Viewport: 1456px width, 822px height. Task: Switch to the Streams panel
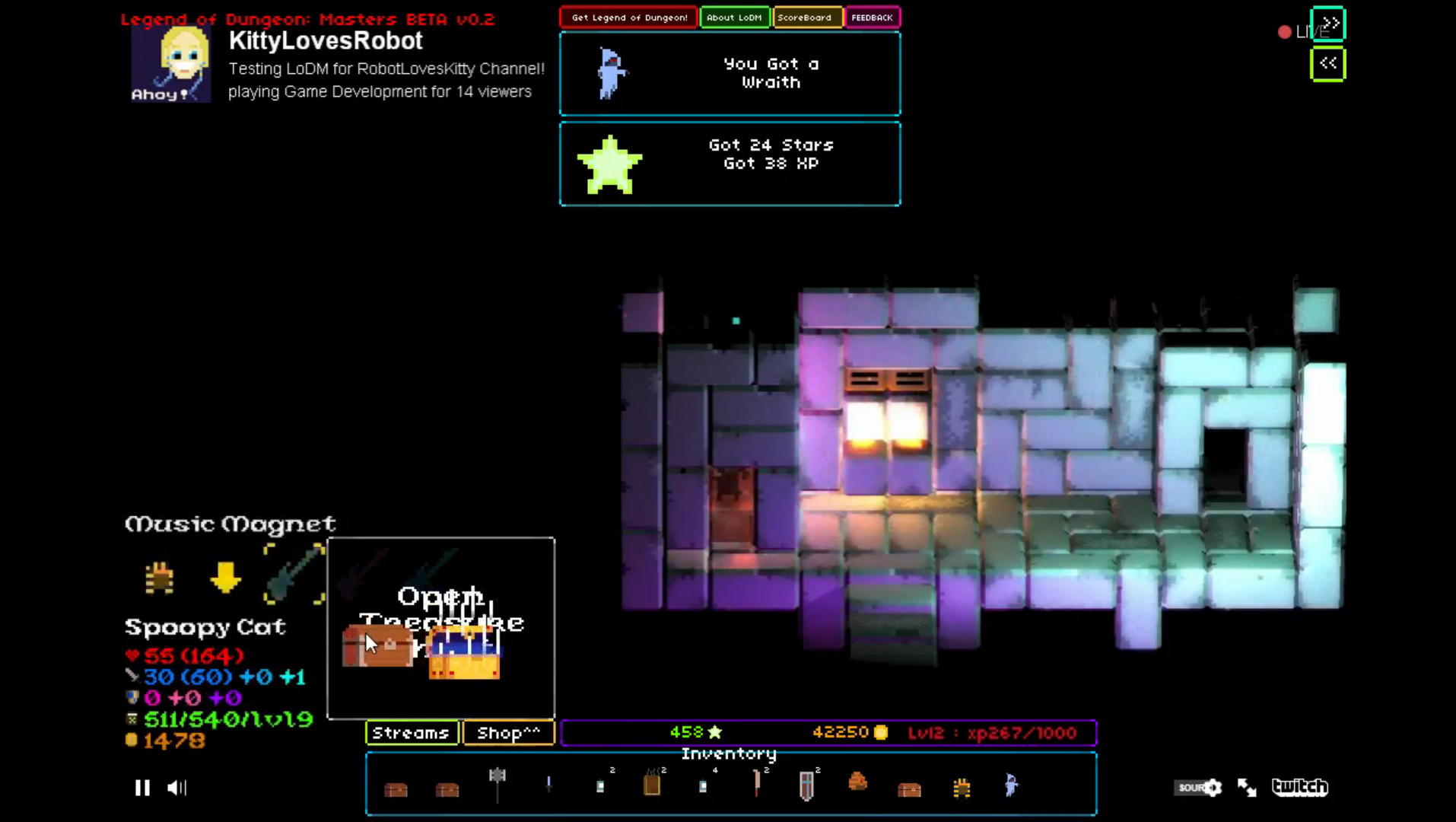(x=412, y=733)
